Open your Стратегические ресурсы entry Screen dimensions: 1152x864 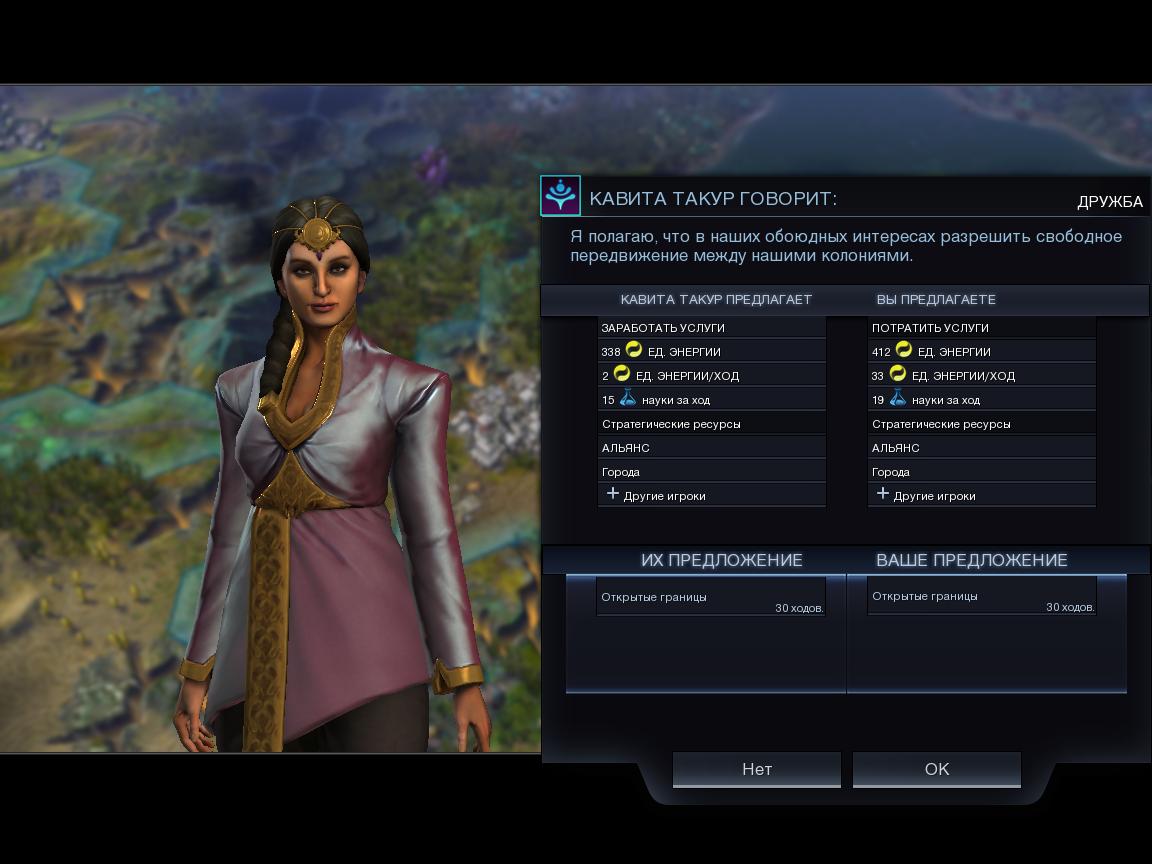981,423
